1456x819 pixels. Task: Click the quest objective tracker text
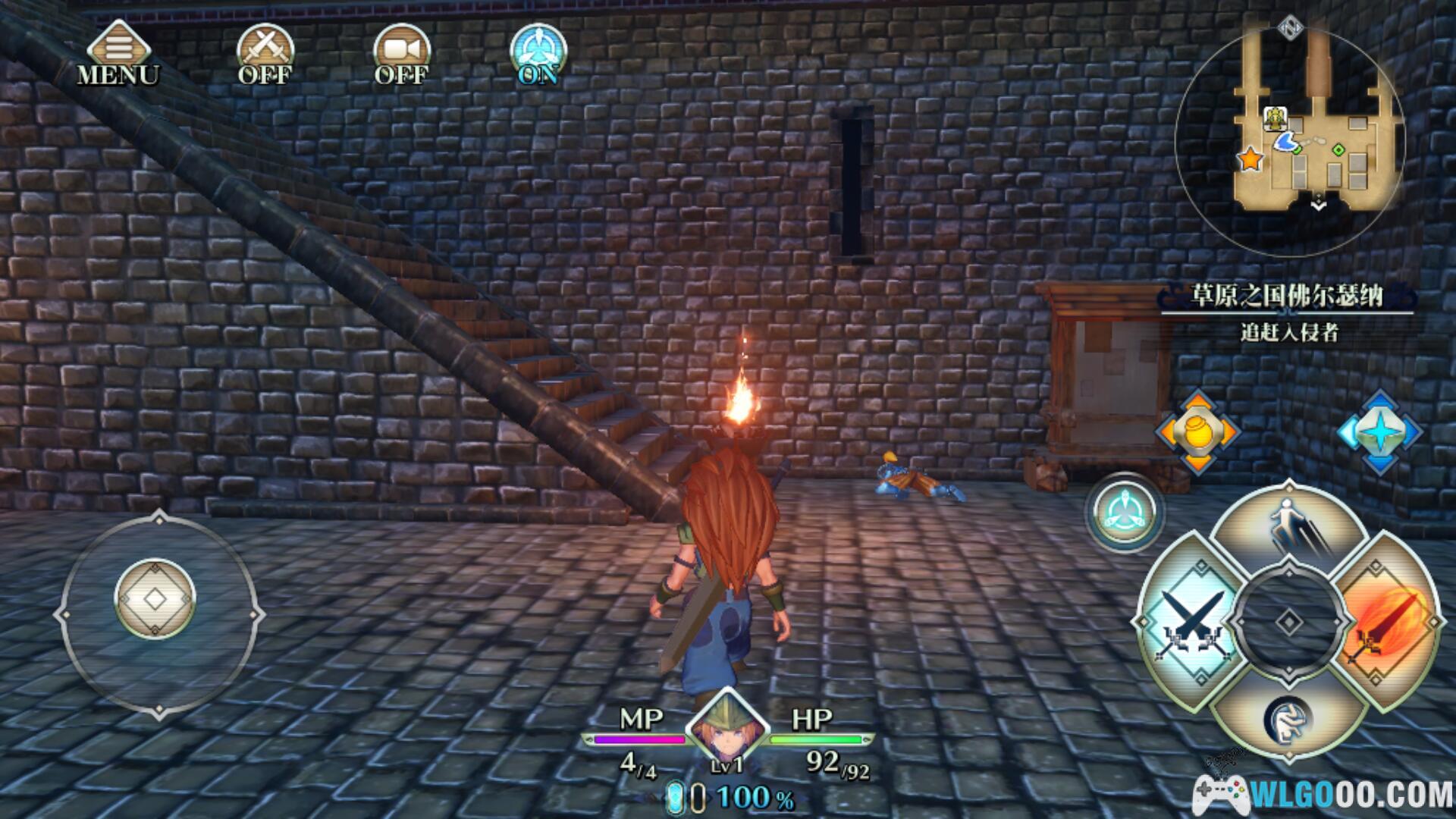tap(1288, 332)
